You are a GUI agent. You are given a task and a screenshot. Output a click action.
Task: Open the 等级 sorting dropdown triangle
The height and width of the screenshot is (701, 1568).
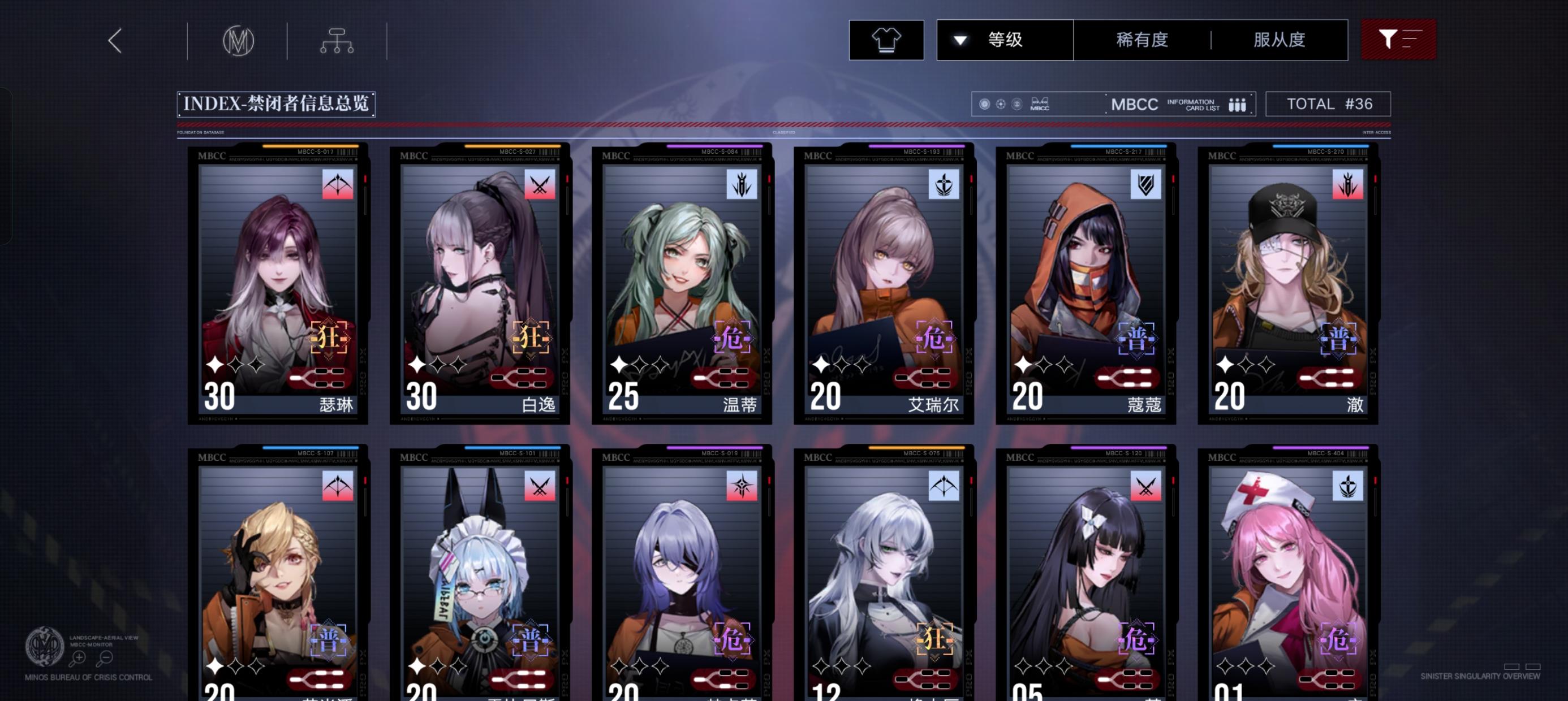[960, 38]
